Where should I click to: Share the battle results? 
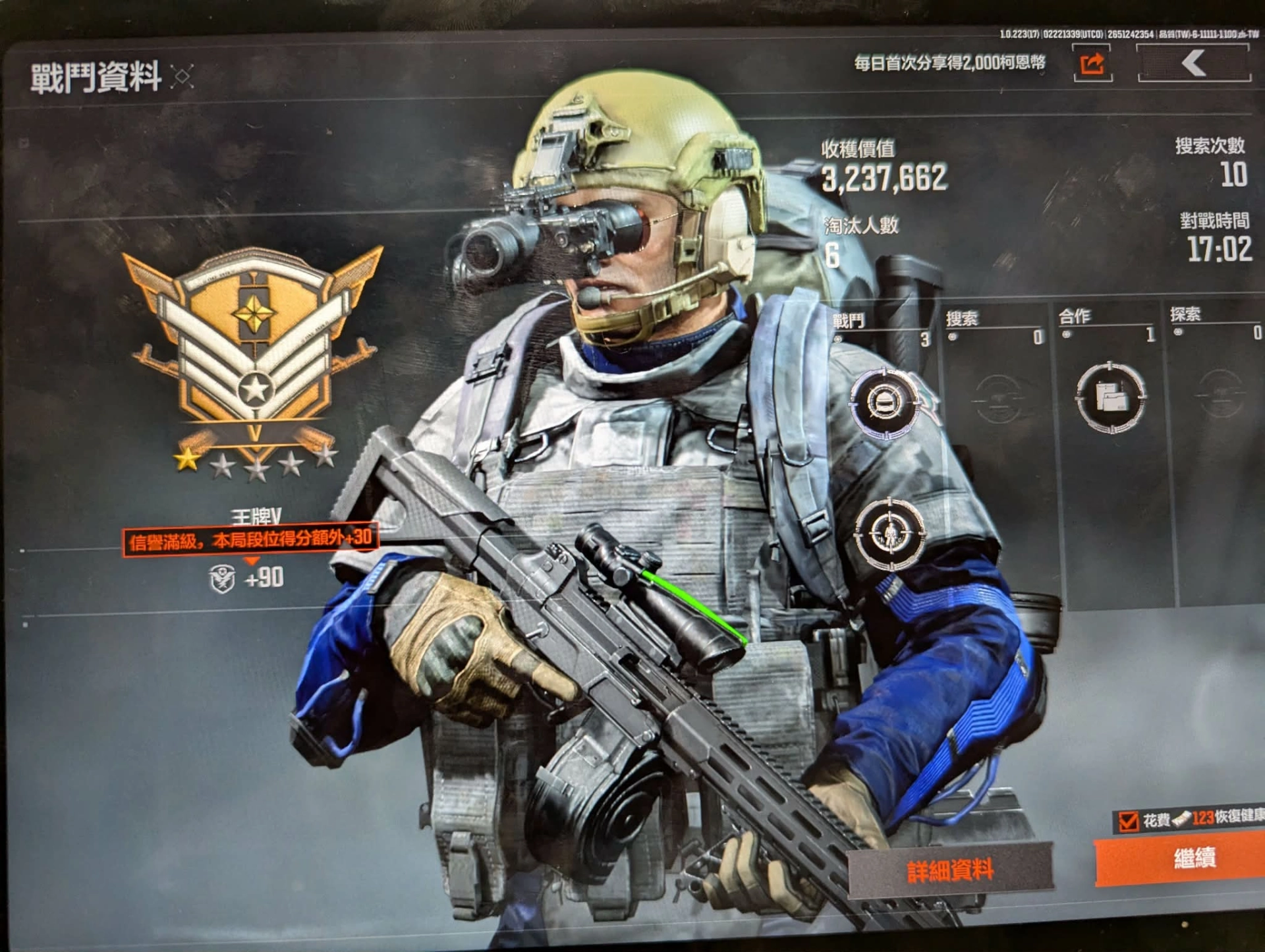pos(1092,64)
